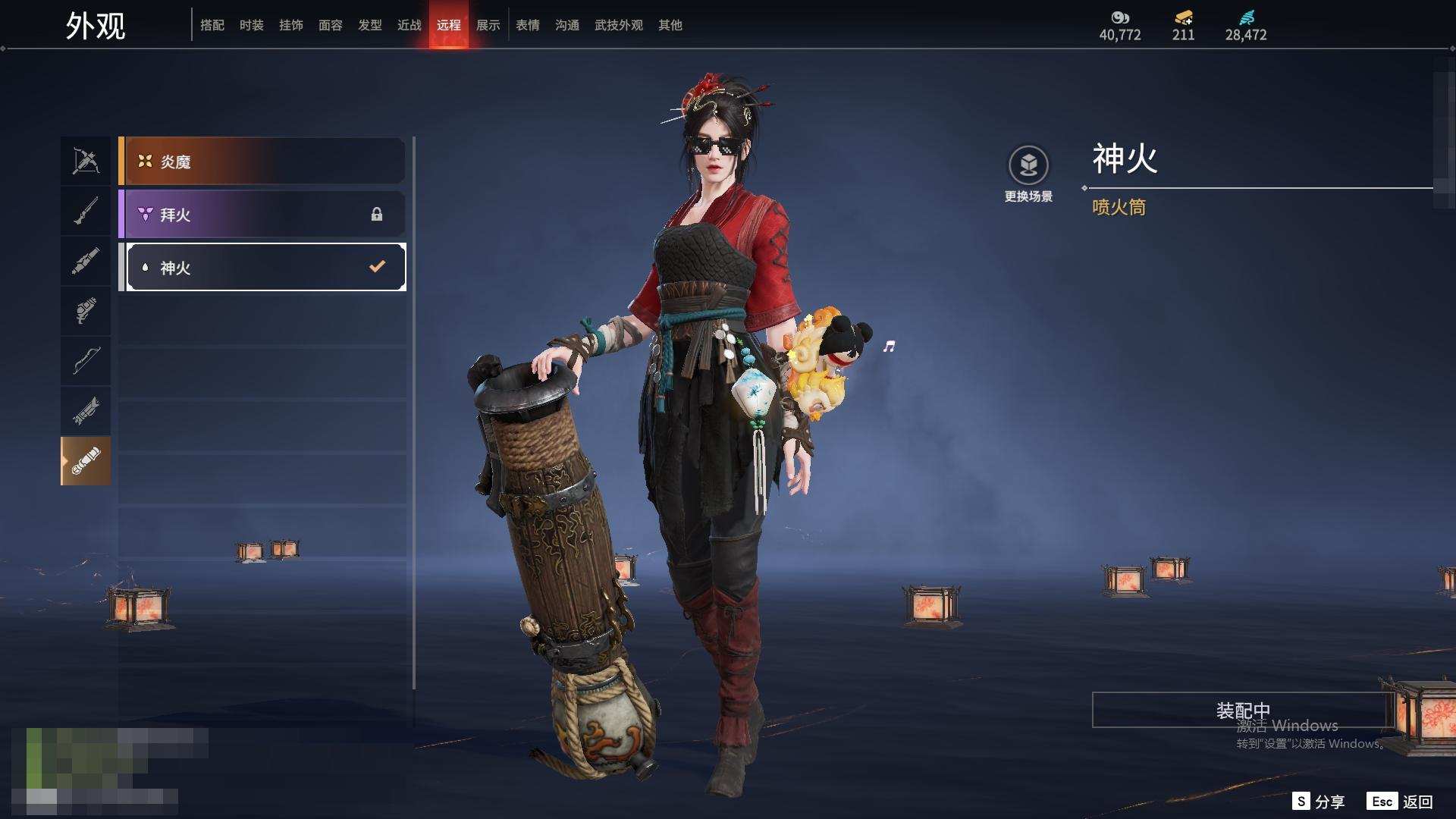The width and height of the screenshot is (1456, 819).
Task: Choose the crossbow weapon category
Action: tap(86, 161)
